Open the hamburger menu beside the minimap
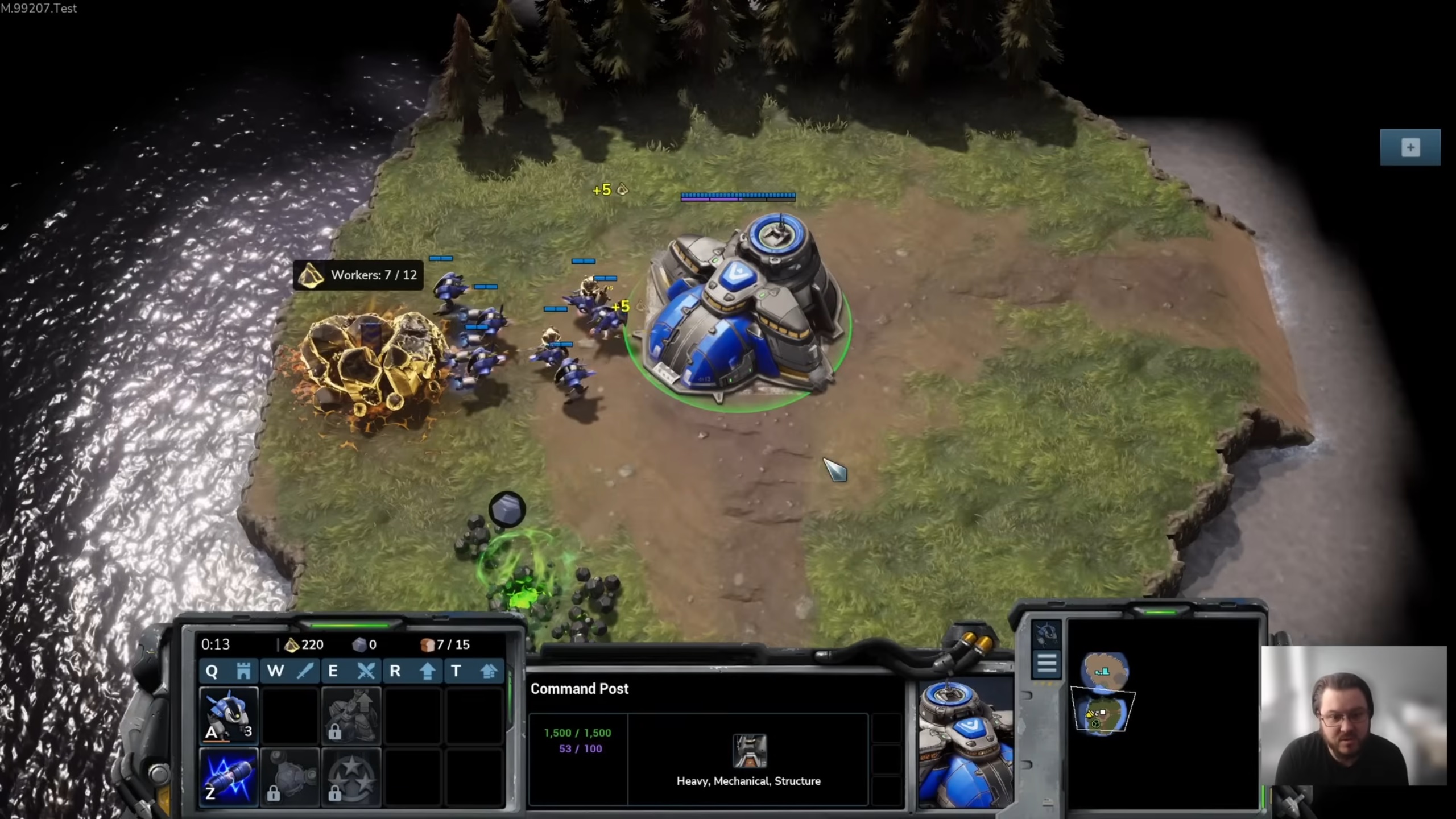The image size is (1456, 819). (1047, 663)
